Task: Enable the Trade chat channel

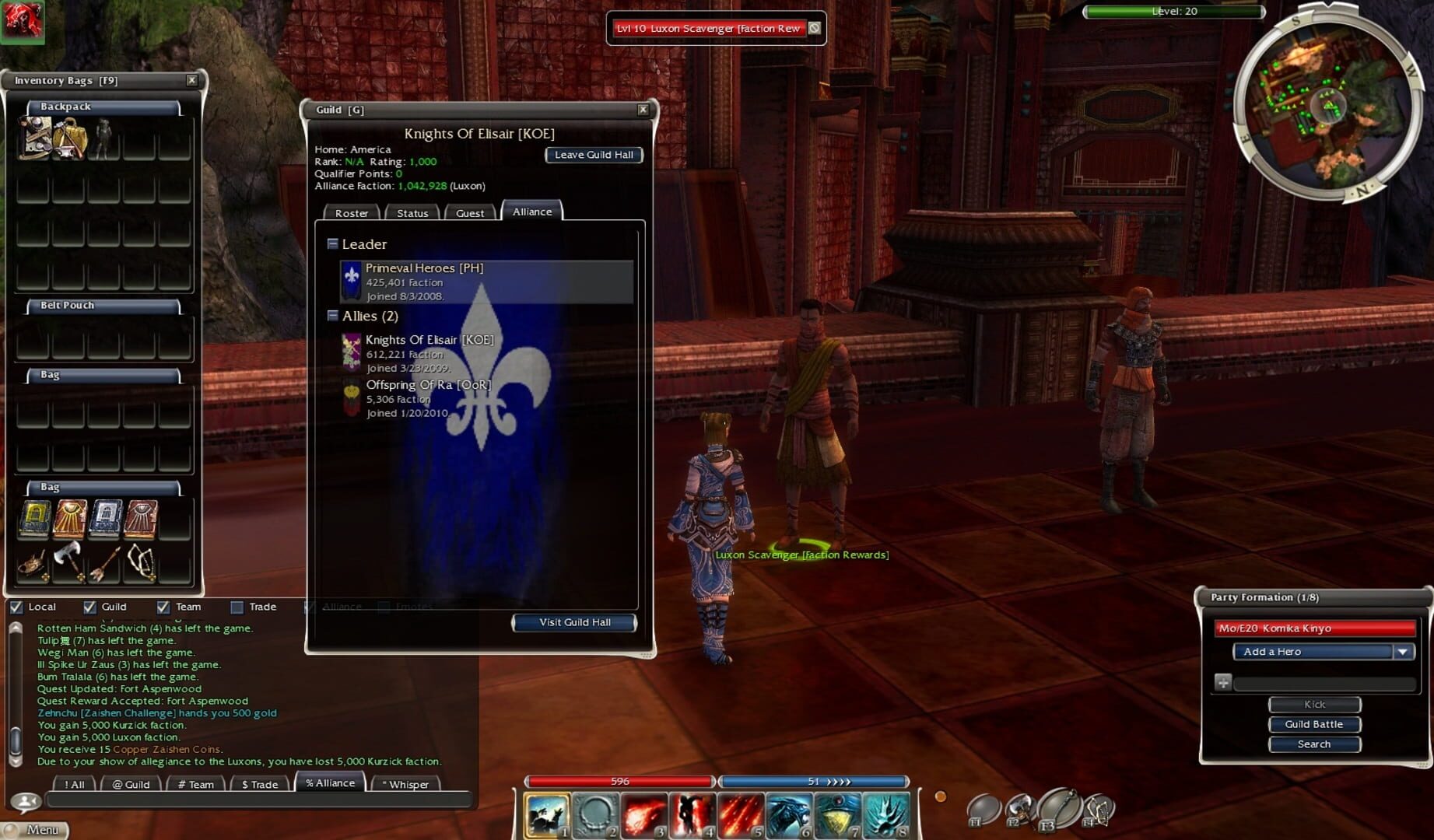Action: point(236,607)
